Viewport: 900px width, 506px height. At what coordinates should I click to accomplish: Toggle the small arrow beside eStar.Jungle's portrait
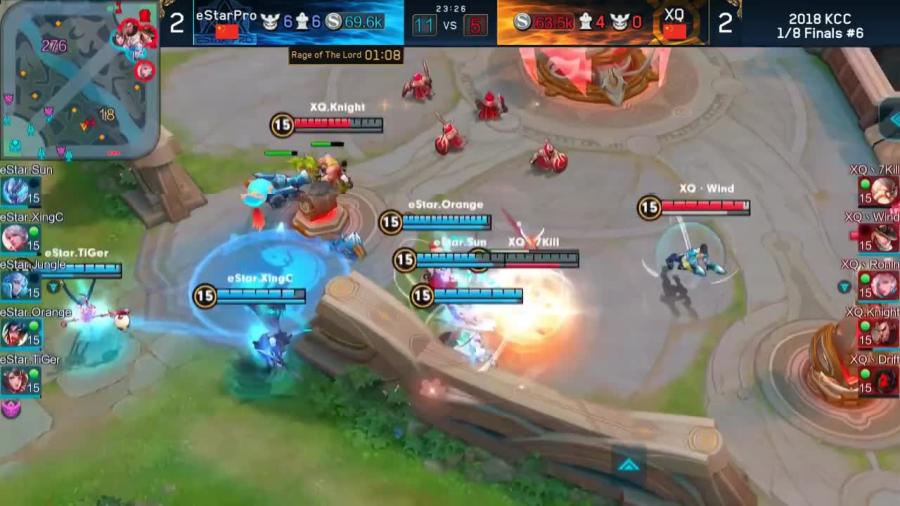click(53, 287)
